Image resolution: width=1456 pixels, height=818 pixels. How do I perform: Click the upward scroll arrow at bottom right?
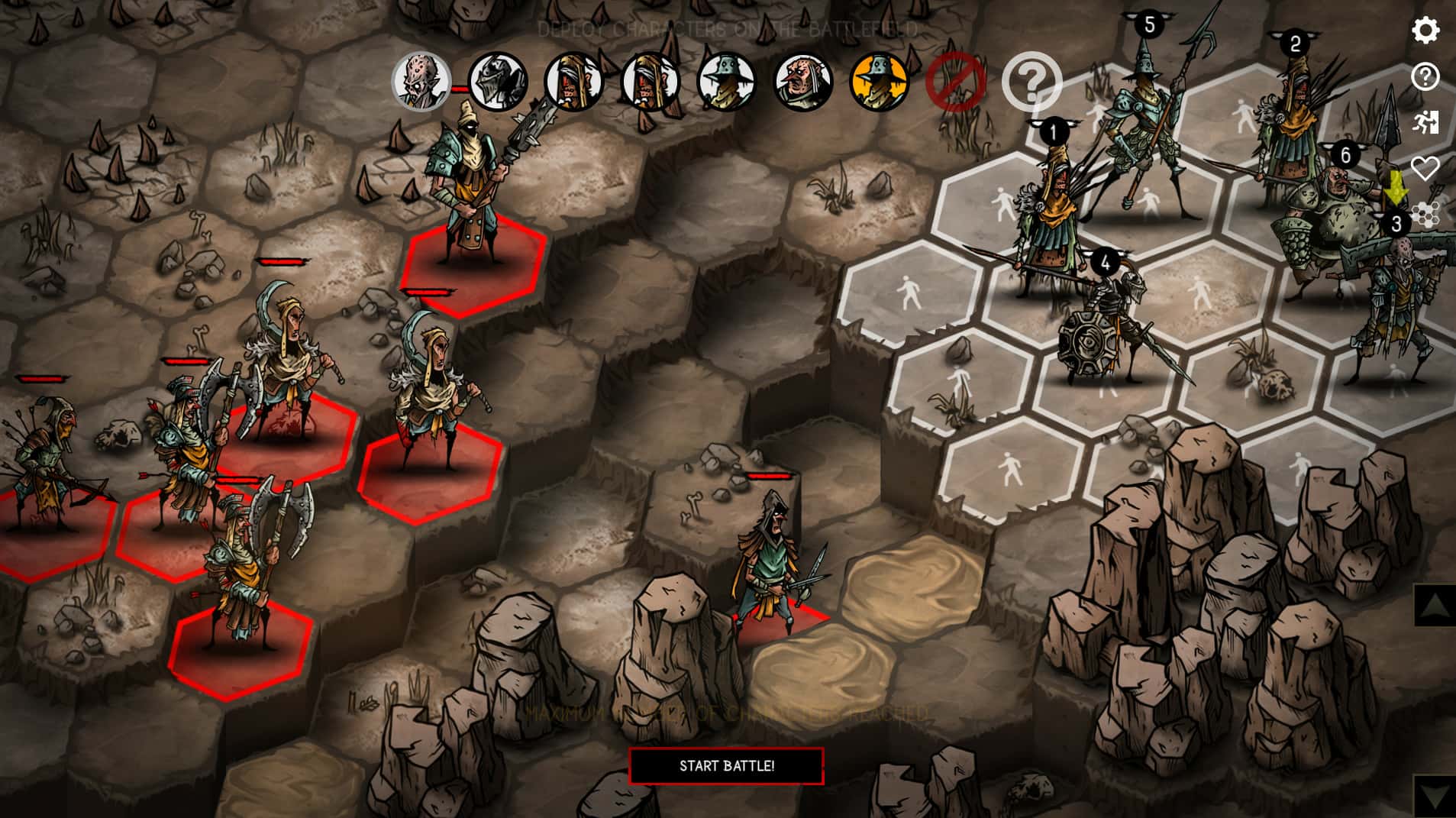click(1434, 603)
